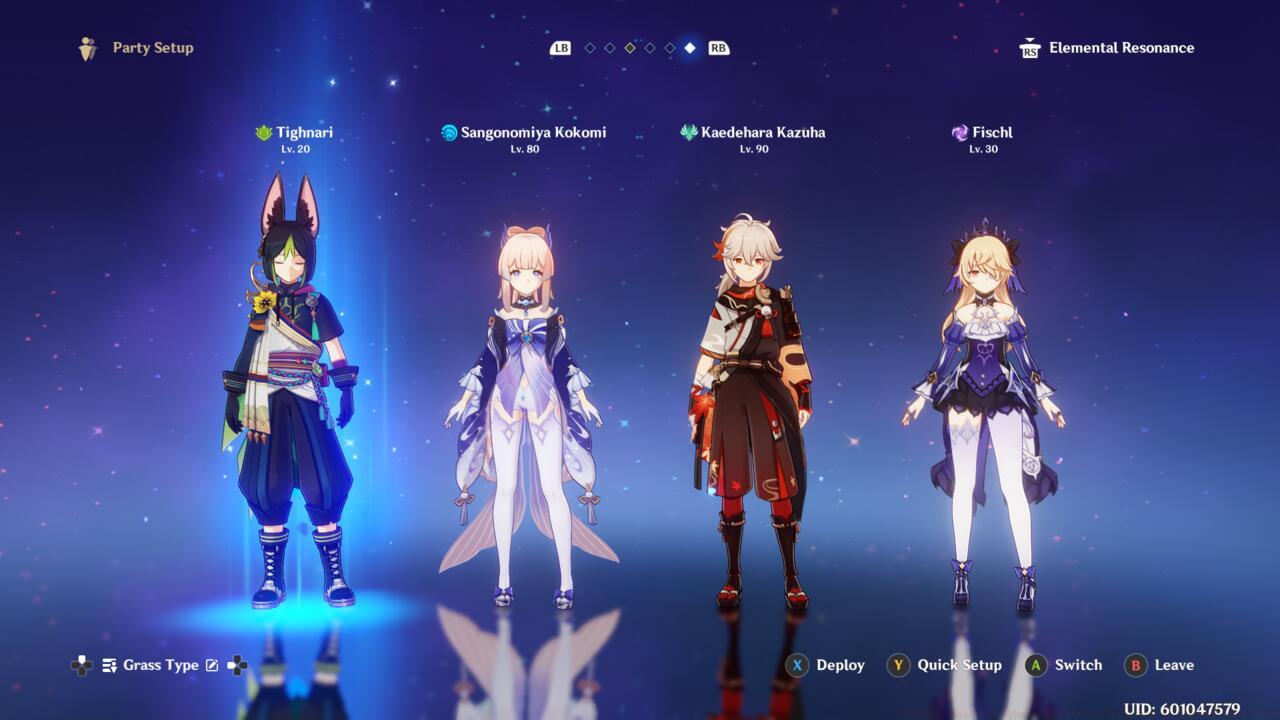Image resolution: width=1280 pixels, height=720 pixels.
Task: Click the d-pad icon right of the pencil
Action: (x=238, y=665)
